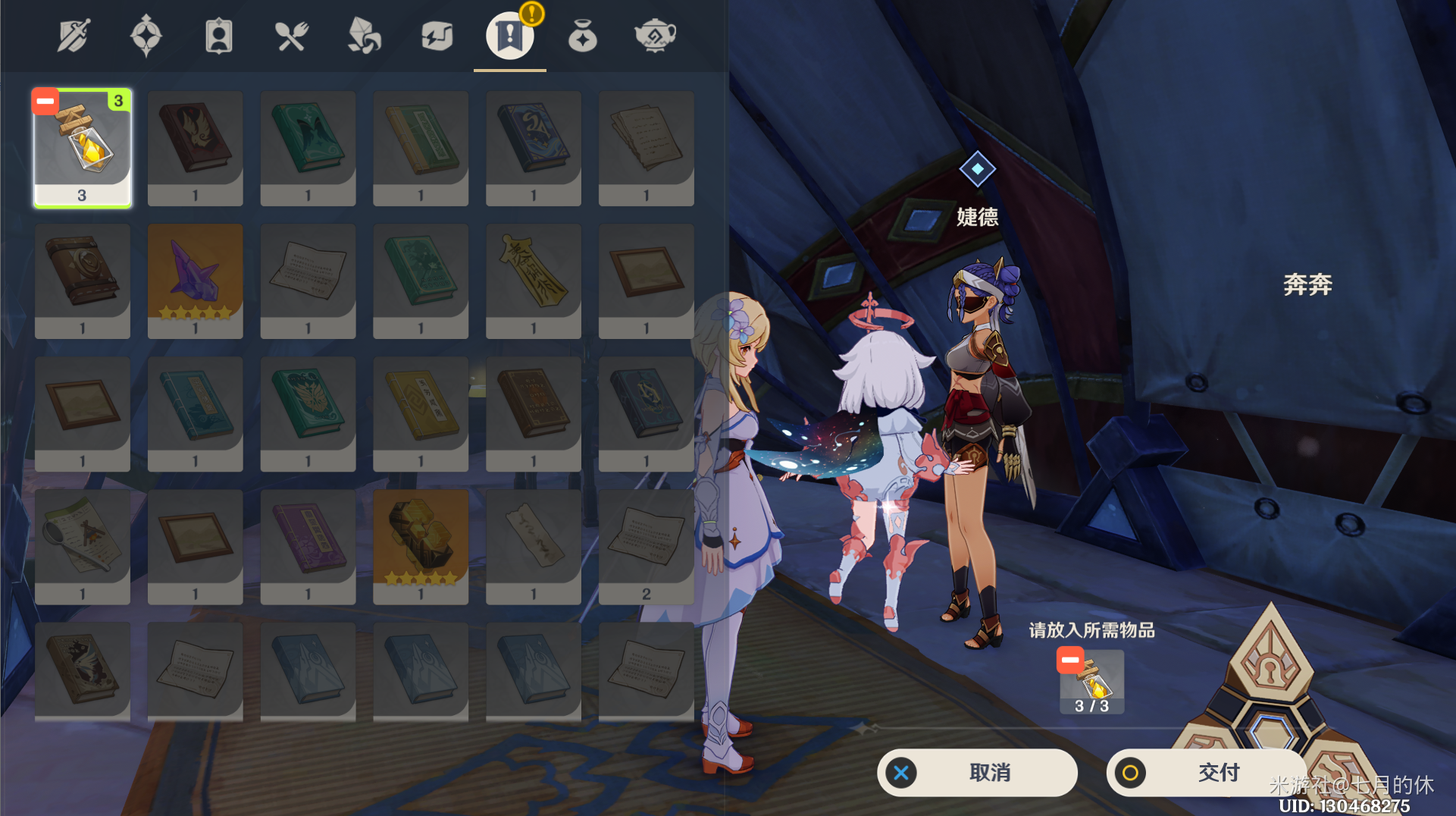
Task: Select the materials tab
Action: pyautogui.click(x=364, y=36)
